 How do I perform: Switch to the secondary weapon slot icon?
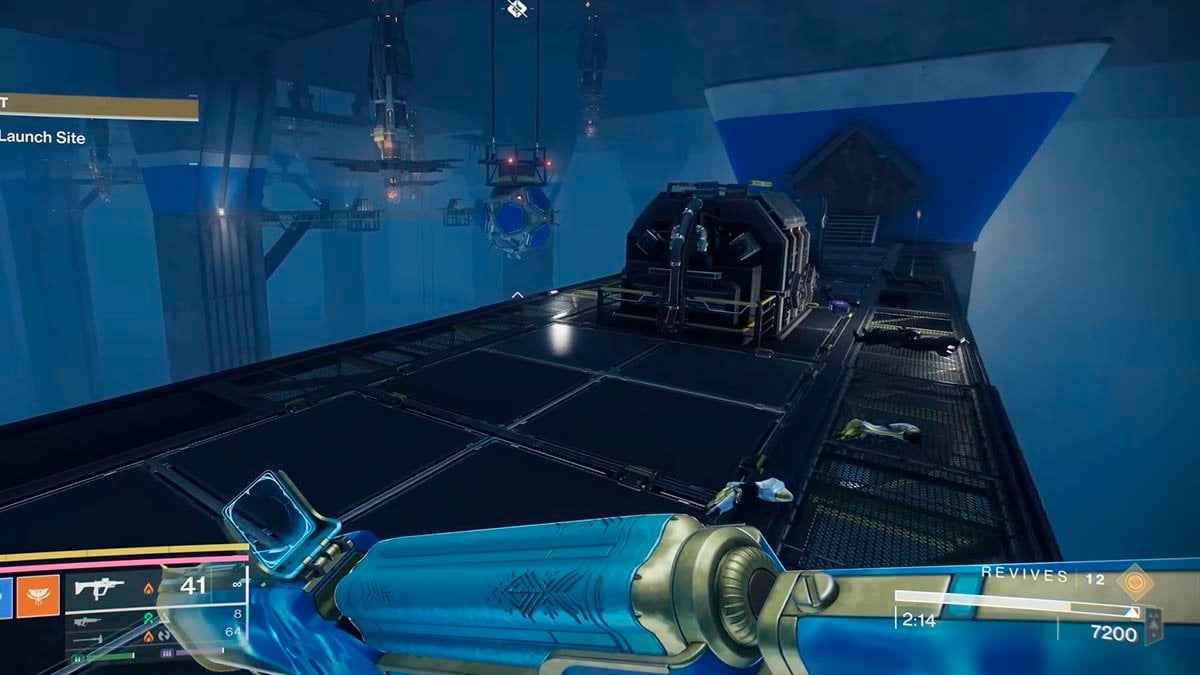(90, 622)
